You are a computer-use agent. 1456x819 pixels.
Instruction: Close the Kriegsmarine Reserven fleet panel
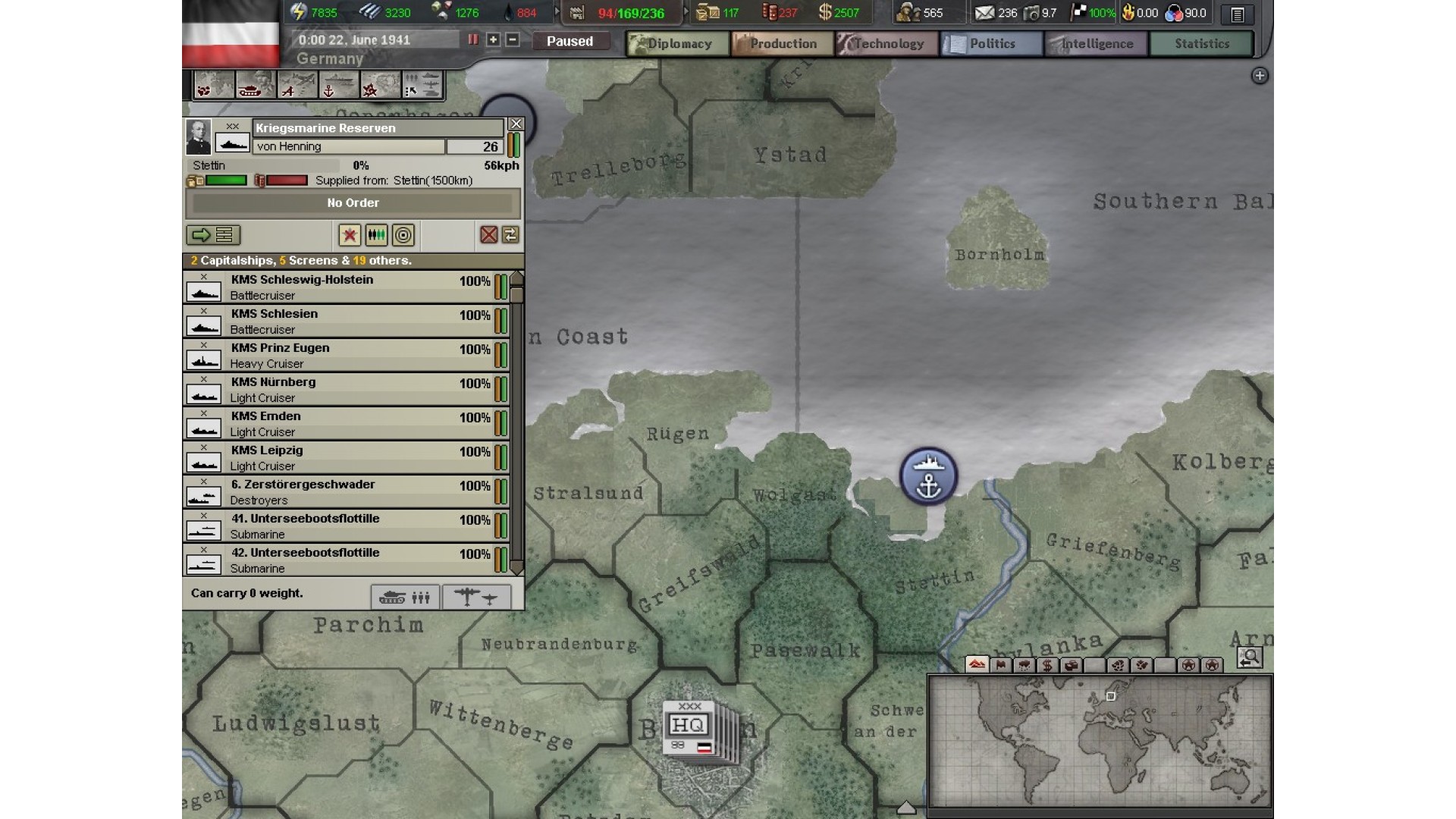(516, 124)
